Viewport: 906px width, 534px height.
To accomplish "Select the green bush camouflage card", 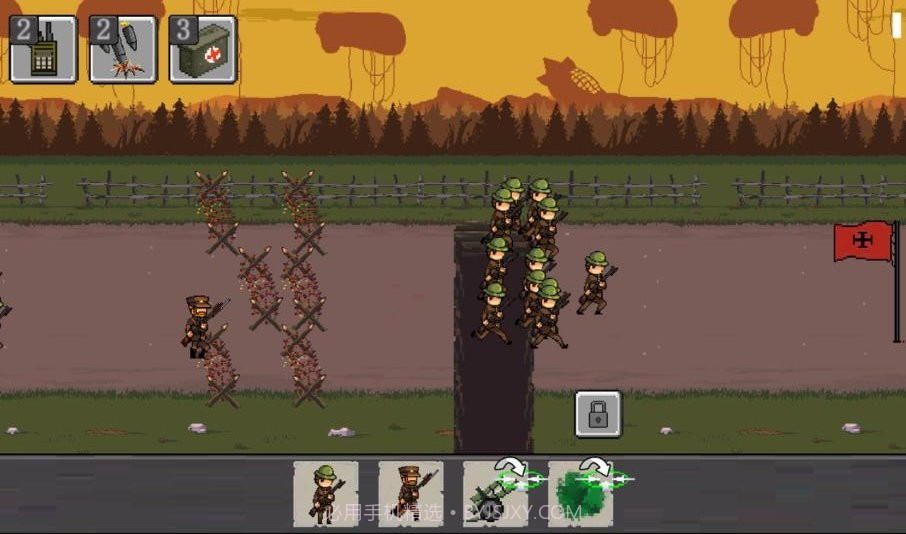I will tap(580, 493).
